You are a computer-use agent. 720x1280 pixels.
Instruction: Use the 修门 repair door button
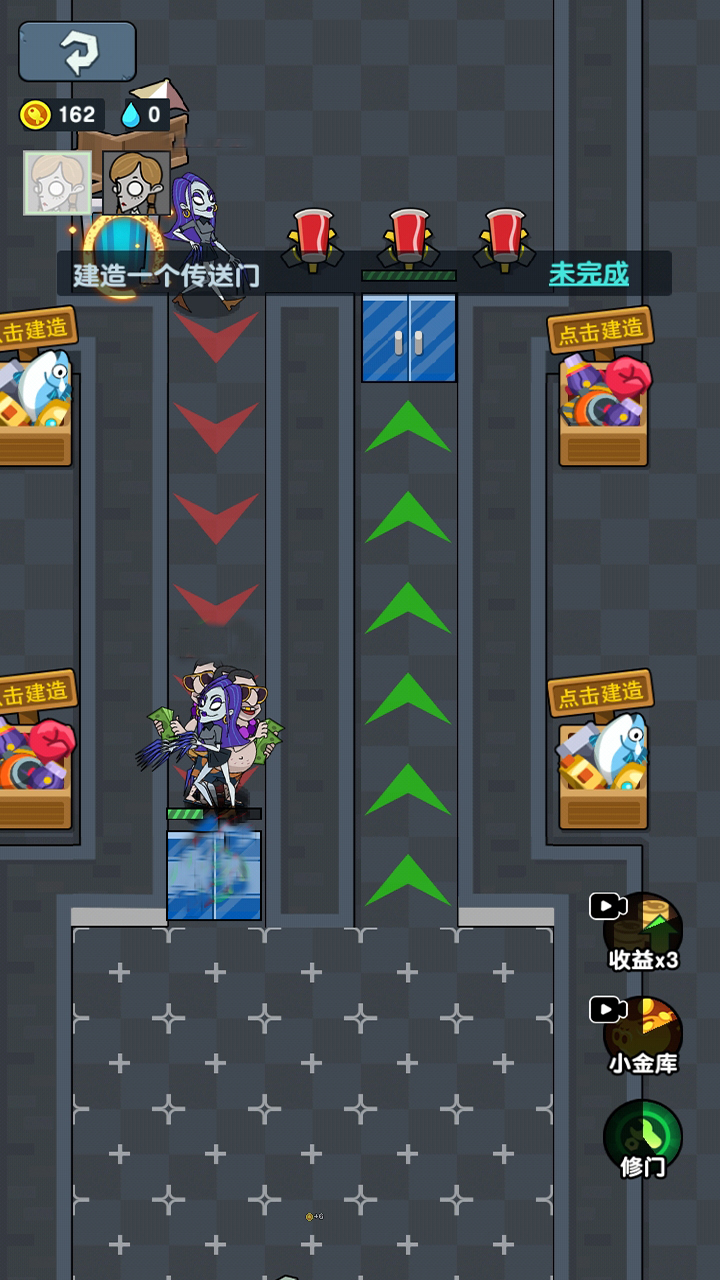(x=642, y=1139)
